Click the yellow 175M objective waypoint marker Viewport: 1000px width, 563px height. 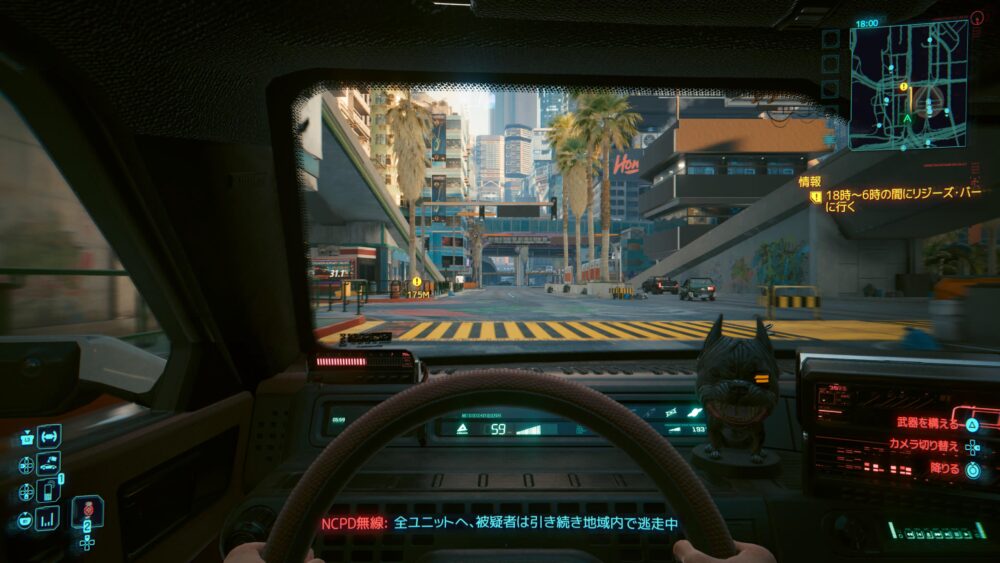tap(416, 283)
